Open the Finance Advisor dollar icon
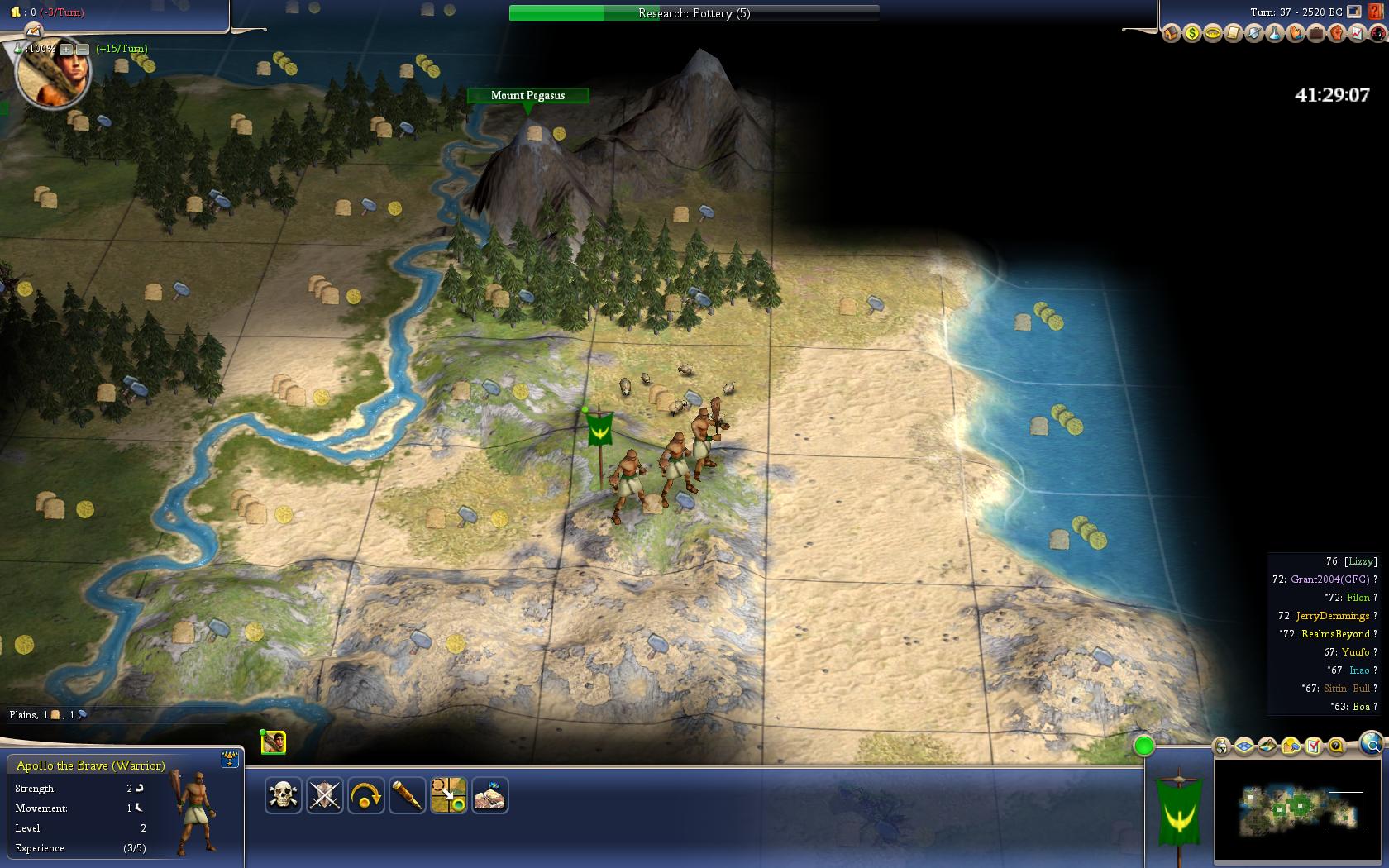Viewport: 1389px width, 868px height. click(x=1191, y=34)
